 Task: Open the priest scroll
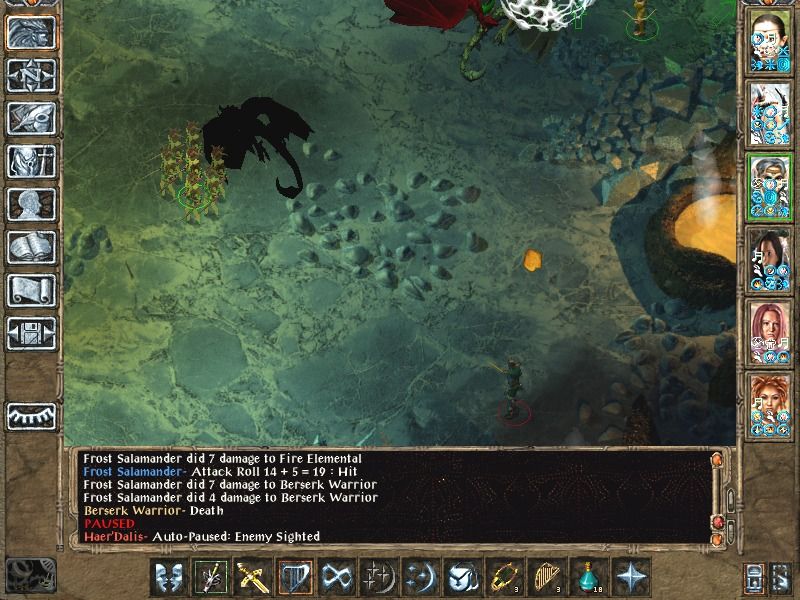[x=31, y=290]
